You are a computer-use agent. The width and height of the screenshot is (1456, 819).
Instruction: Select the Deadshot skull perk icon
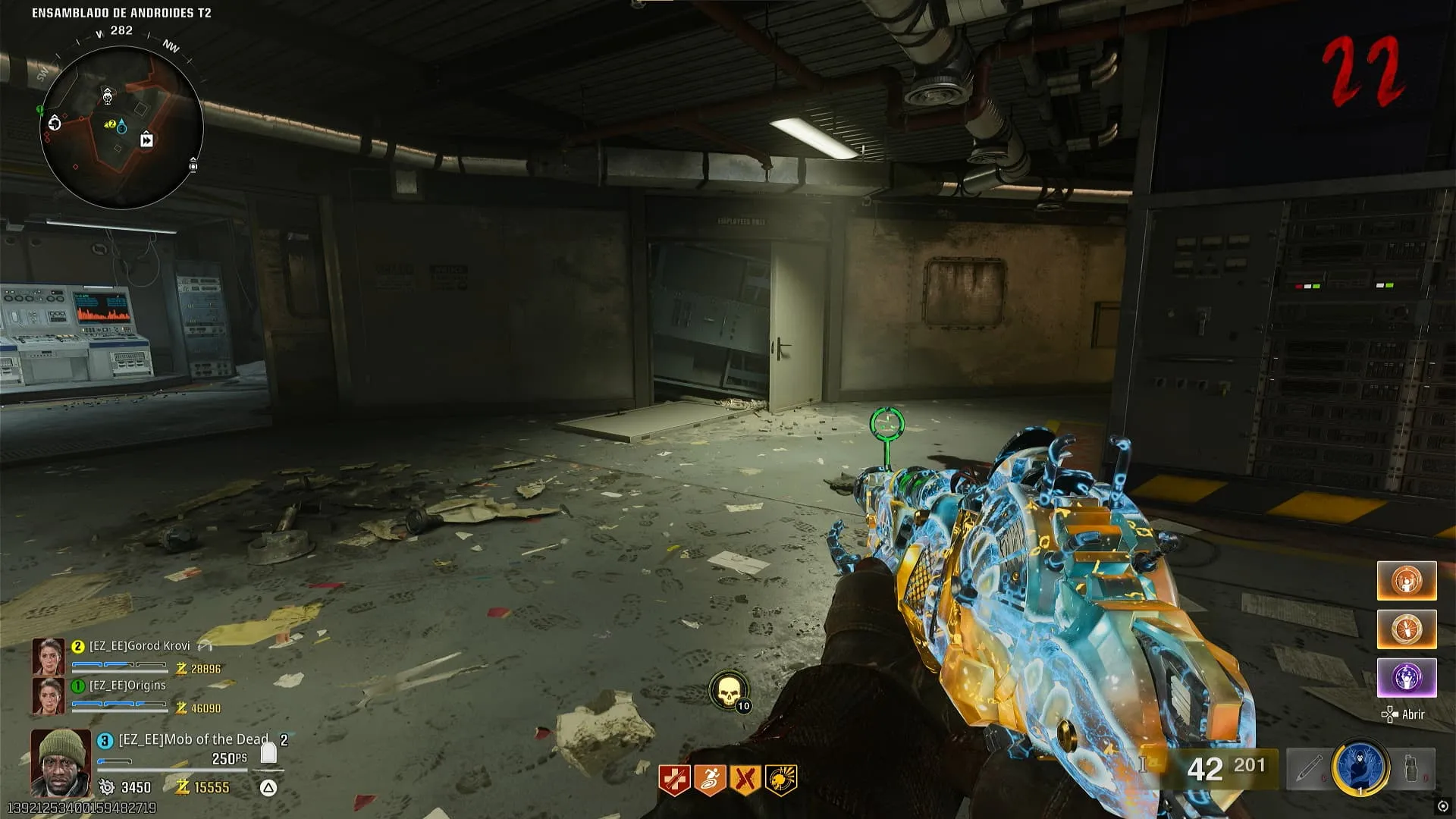pos(780,780)
